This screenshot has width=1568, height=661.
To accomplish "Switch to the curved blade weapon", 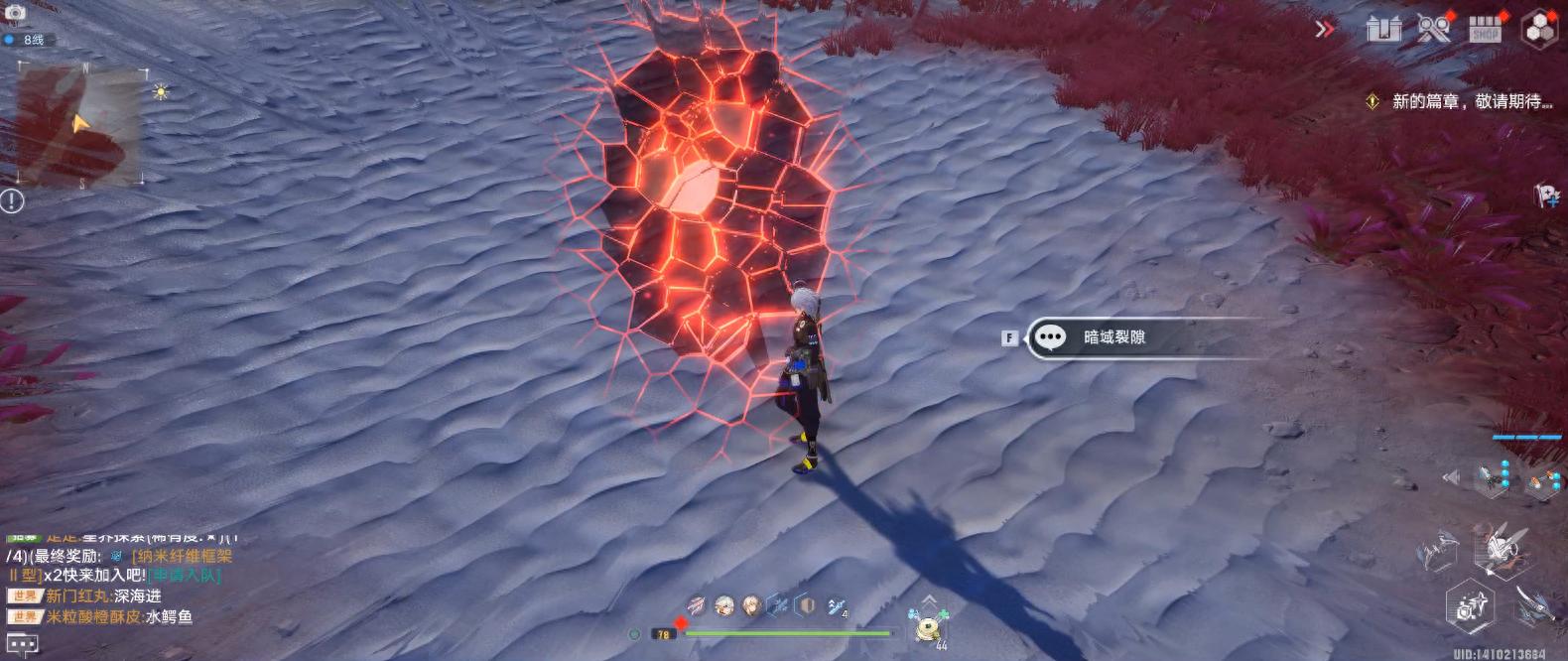I will [x=1533, y=601].
